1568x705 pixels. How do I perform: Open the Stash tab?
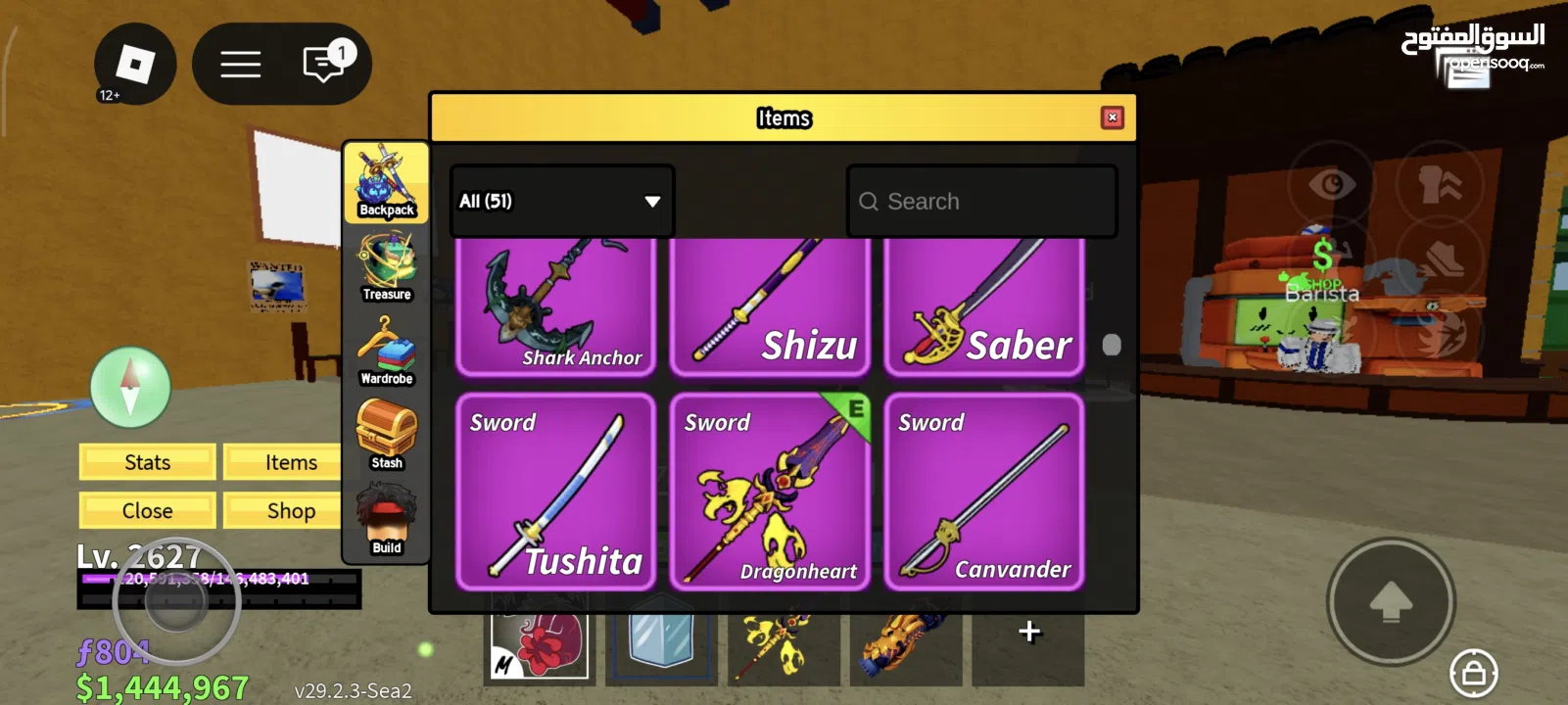[x=387, y=435]
